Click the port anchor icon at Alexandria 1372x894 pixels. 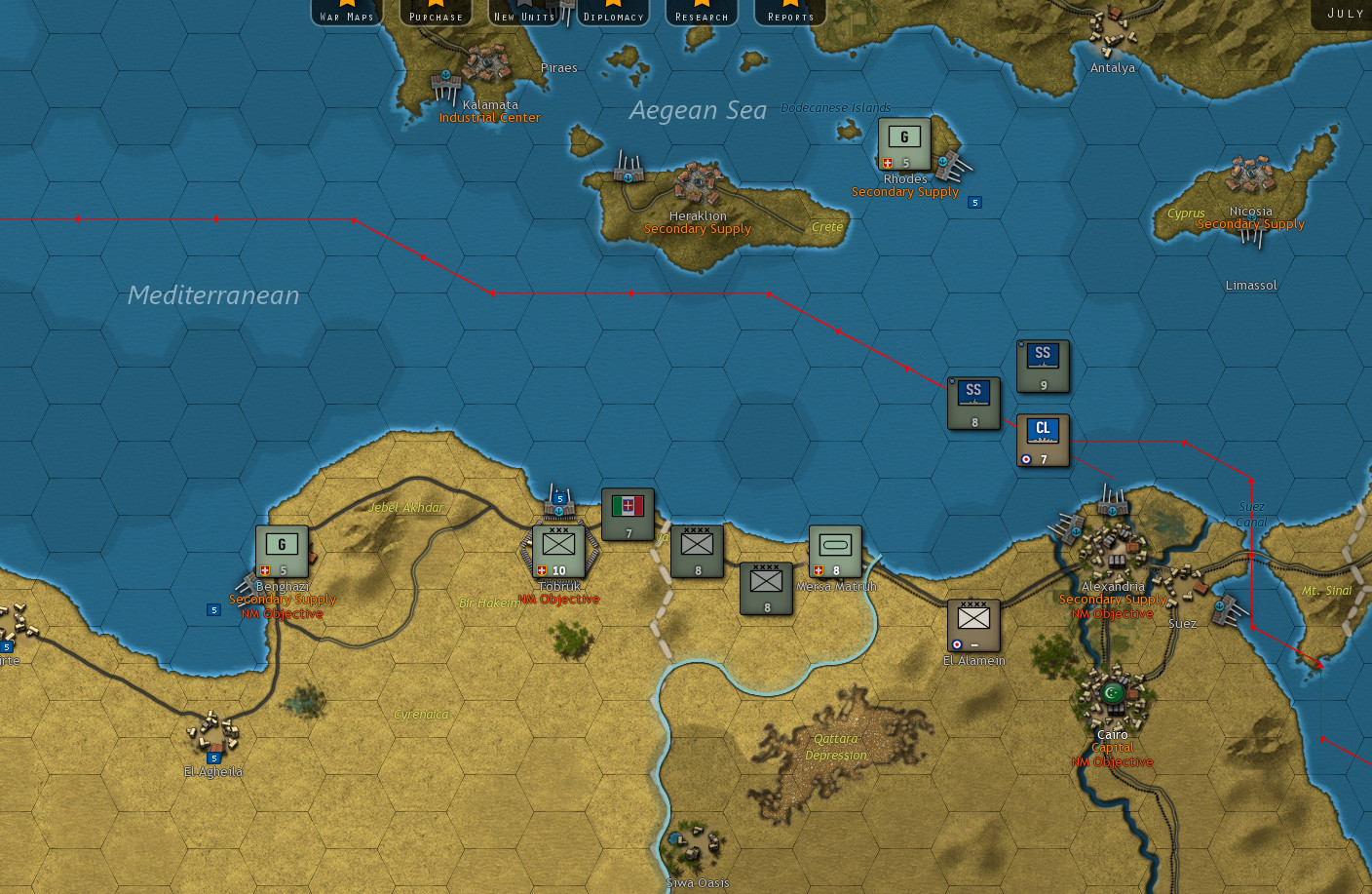[1110, 509]
